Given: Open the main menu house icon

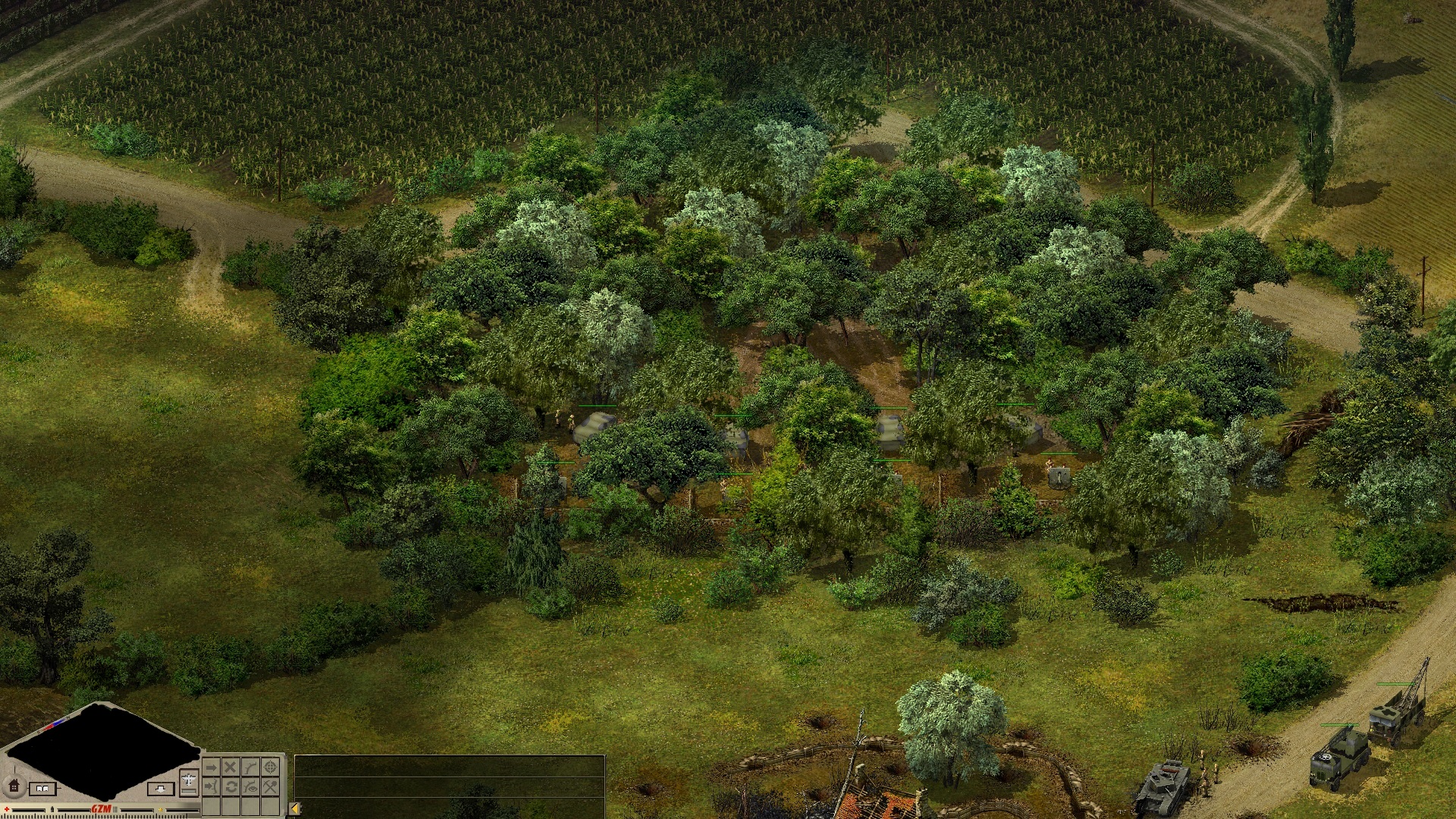Looking at the screenshot, I should tap(14, 786).
